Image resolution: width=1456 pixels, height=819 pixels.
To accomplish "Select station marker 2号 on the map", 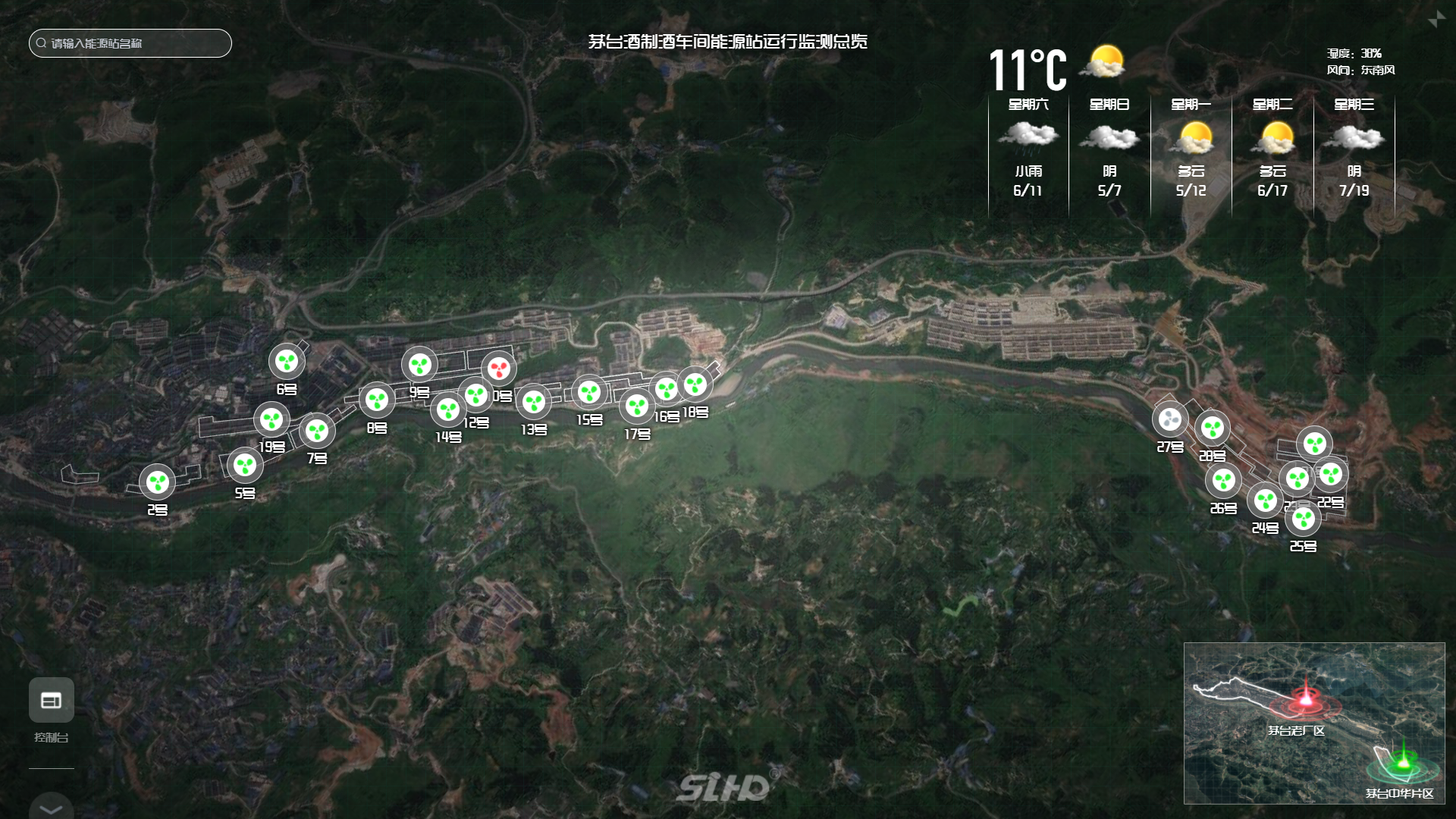I will tap(158, 482).
